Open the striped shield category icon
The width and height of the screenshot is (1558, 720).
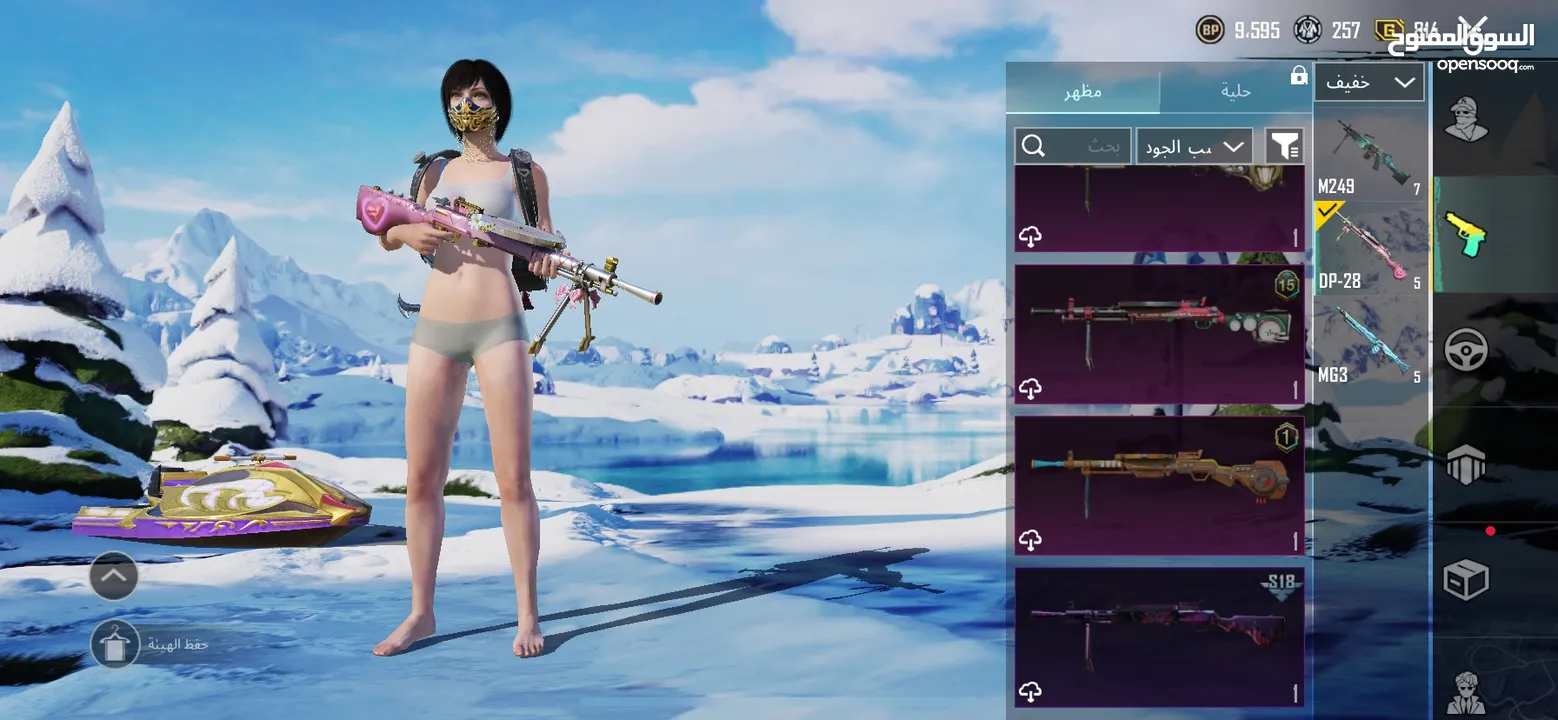coord(1466,465)
